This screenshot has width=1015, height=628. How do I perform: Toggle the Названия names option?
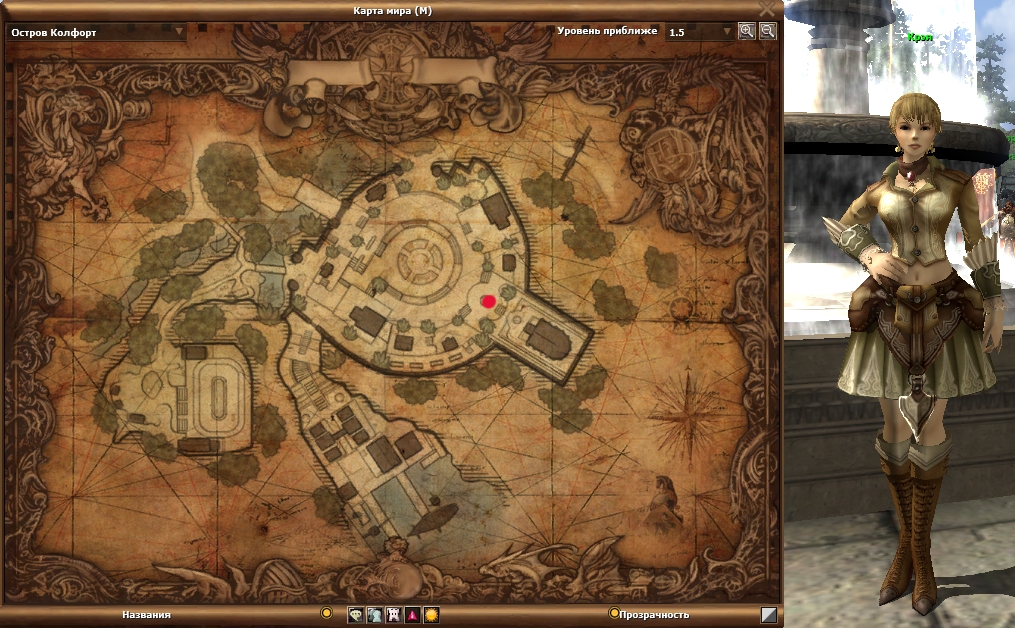click(326, 613)
